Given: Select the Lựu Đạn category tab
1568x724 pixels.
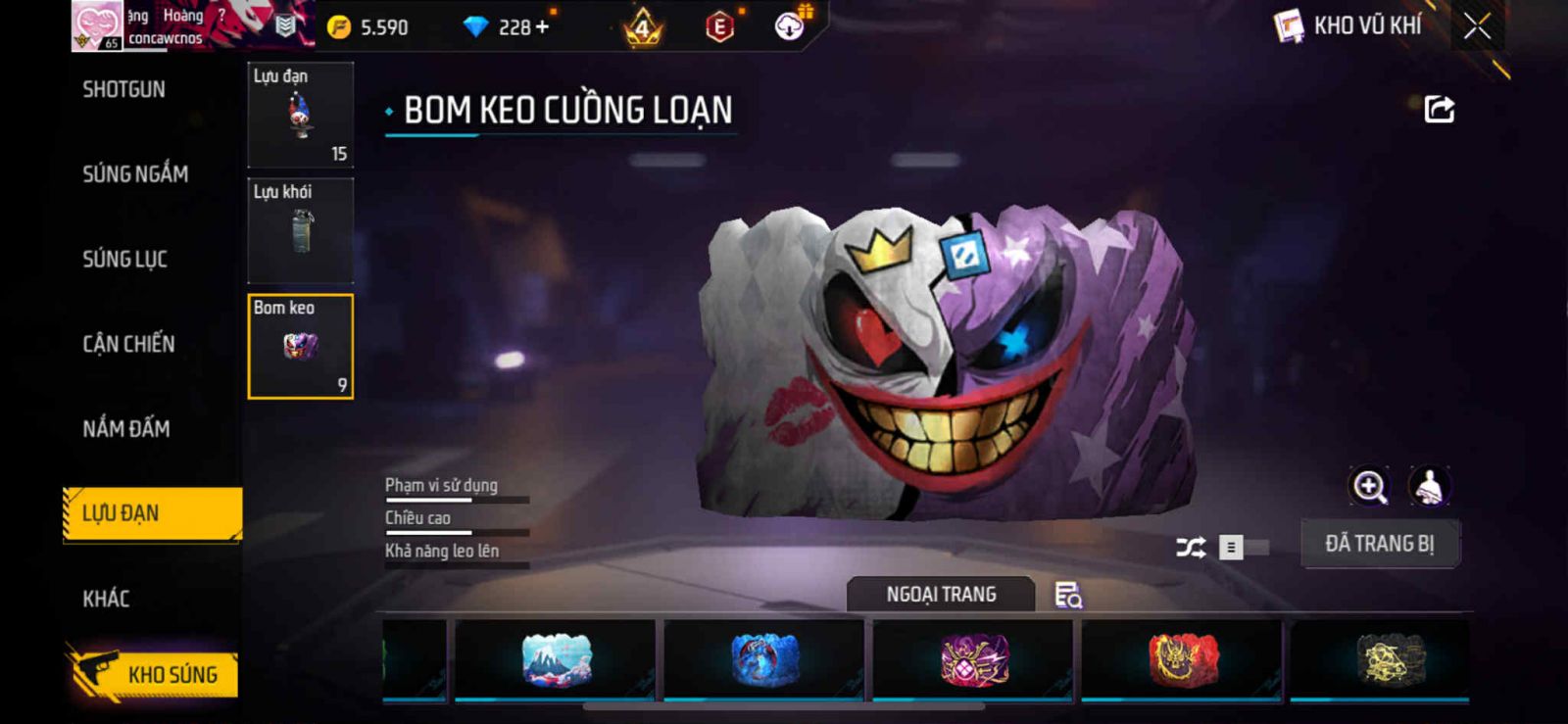Looking at the screenshot, I should tap(152, 513).
